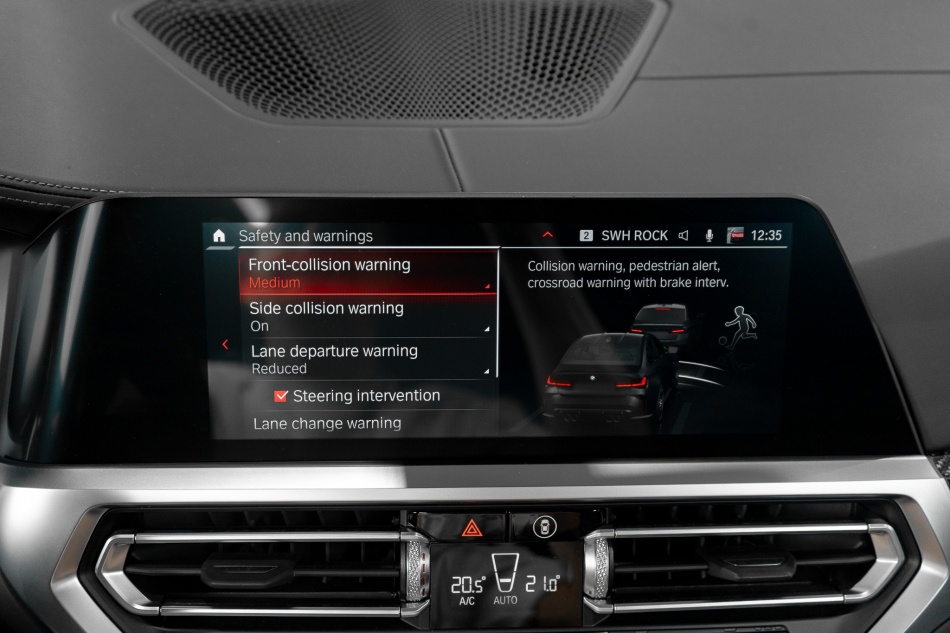Open the Front-collision warning setting

[x=367, y=273]
